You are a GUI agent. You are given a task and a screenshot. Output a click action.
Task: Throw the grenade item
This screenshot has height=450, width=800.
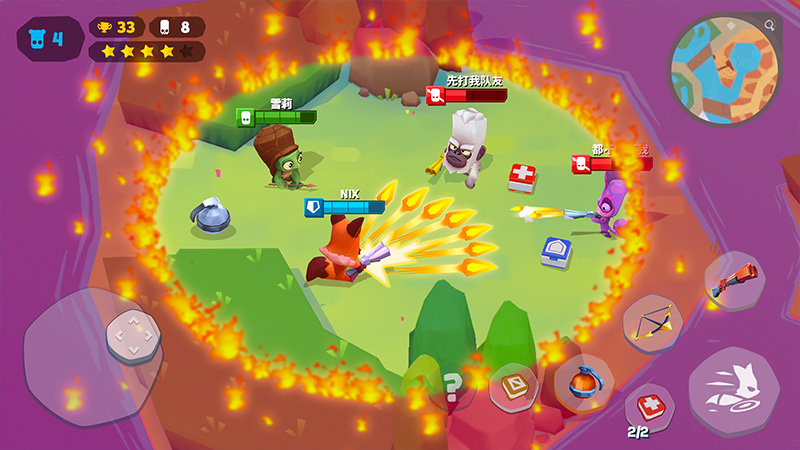click(584, 382)
